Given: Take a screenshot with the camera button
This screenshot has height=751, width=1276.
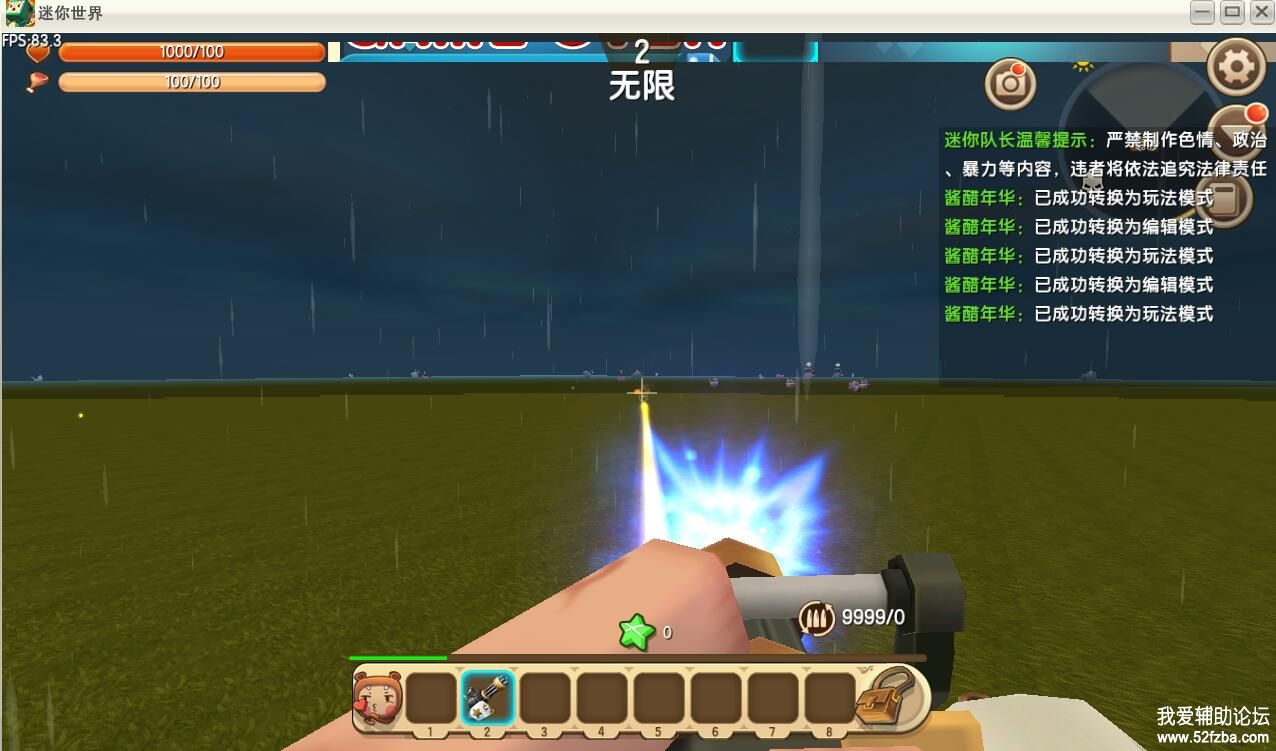Looking at the screenshot, I should (x=1010, y=84).
